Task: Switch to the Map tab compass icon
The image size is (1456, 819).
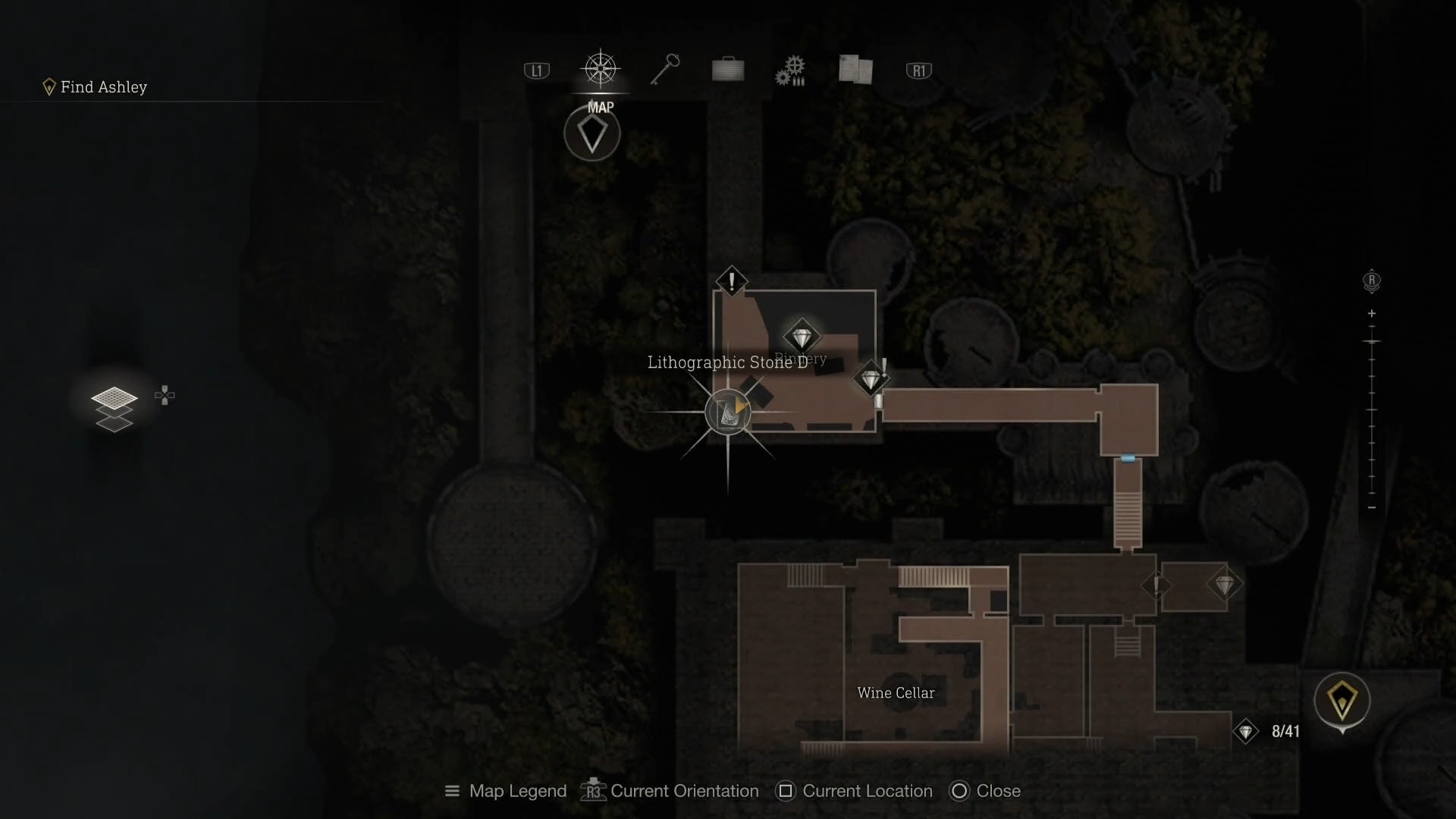Action: tap(601, 70)
